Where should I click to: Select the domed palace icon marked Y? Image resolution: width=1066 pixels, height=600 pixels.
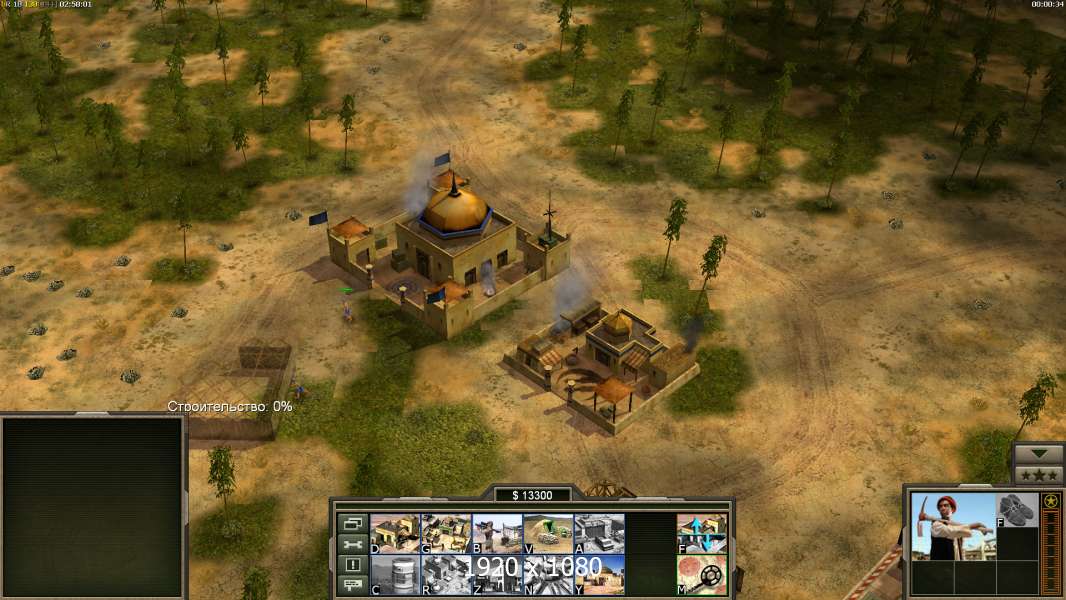point(599,574)
